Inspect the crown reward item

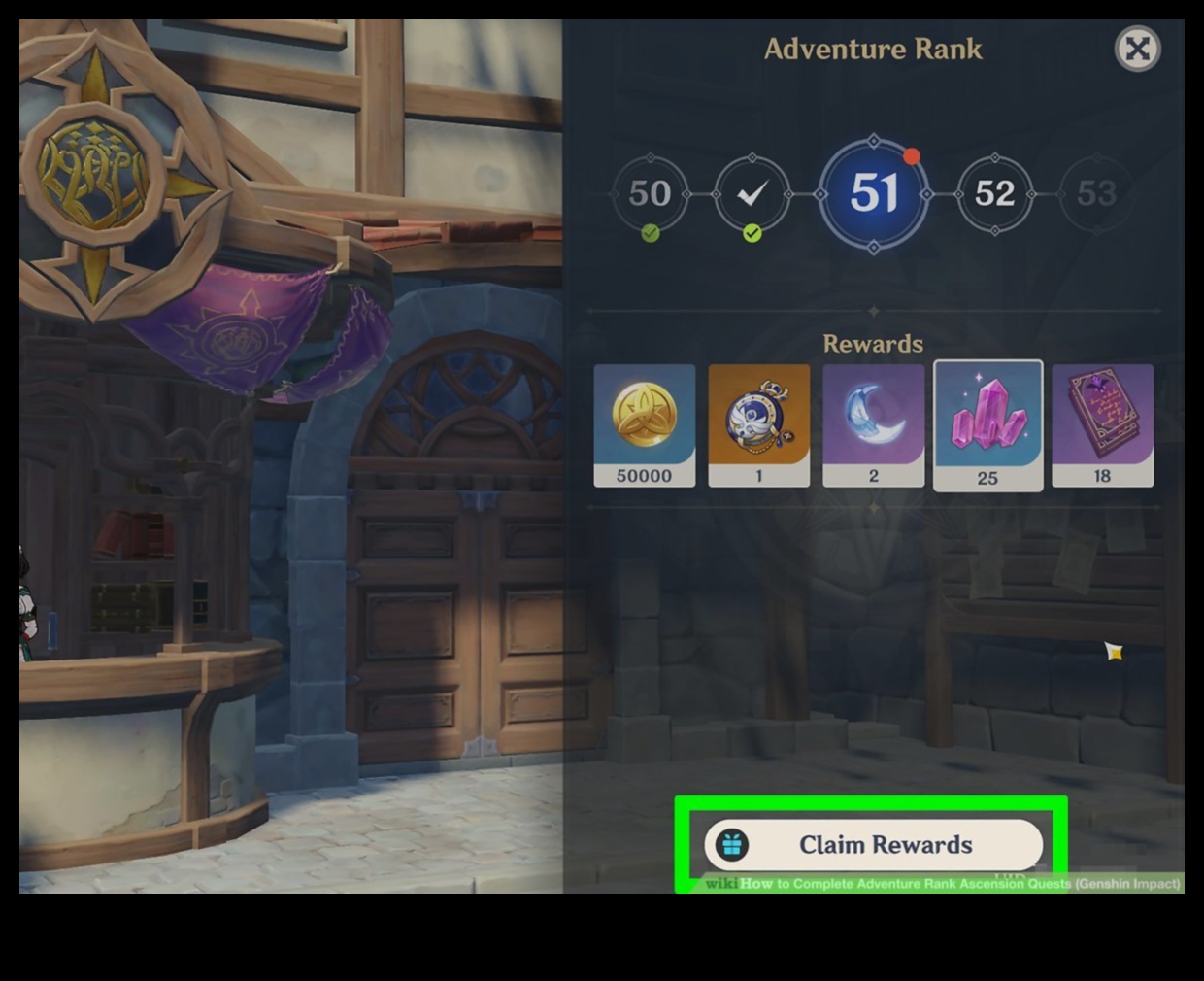(759, 425)
